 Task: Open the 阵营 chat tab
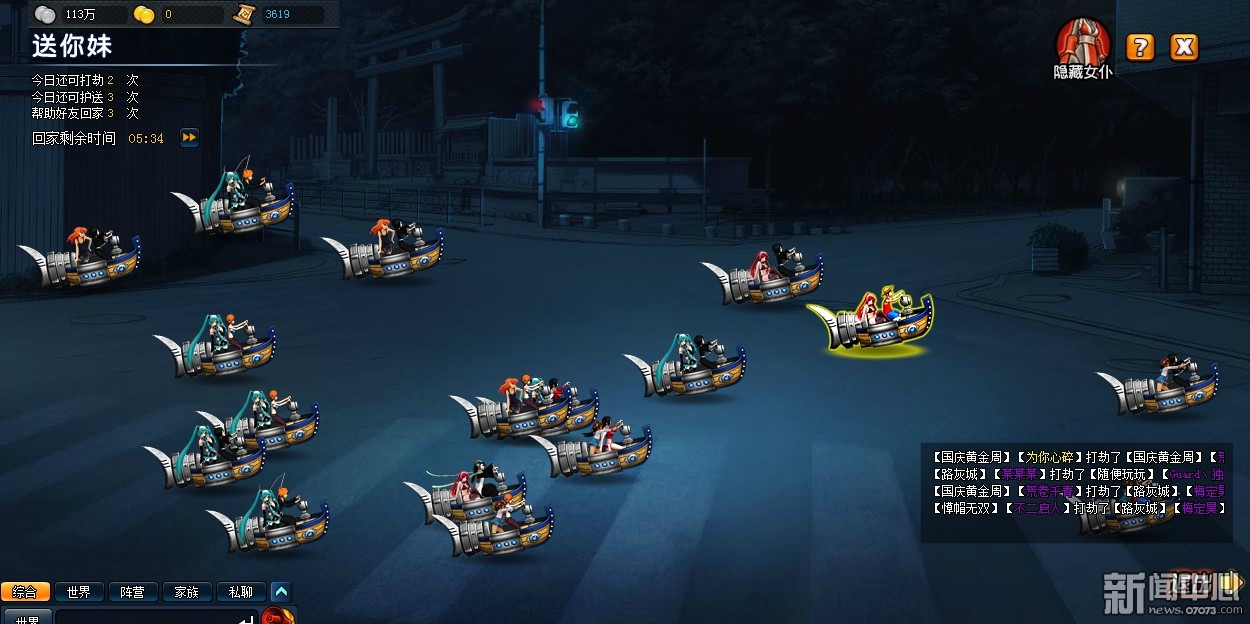coord(133,592)
